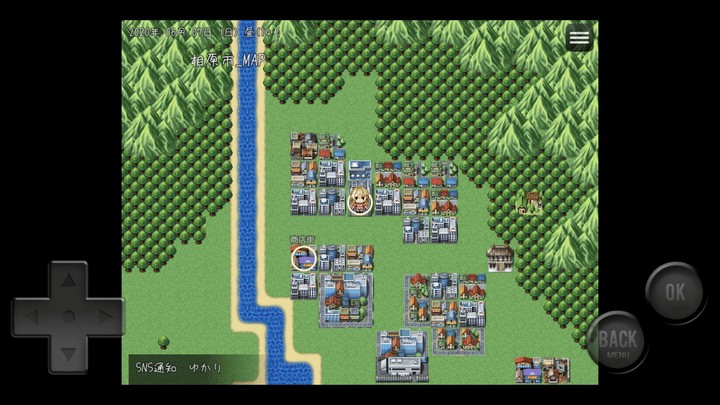The height and width of the screenshot is (405, 720).
Task: Open the hamburger menu button
Action: click(x=579, y=38)
